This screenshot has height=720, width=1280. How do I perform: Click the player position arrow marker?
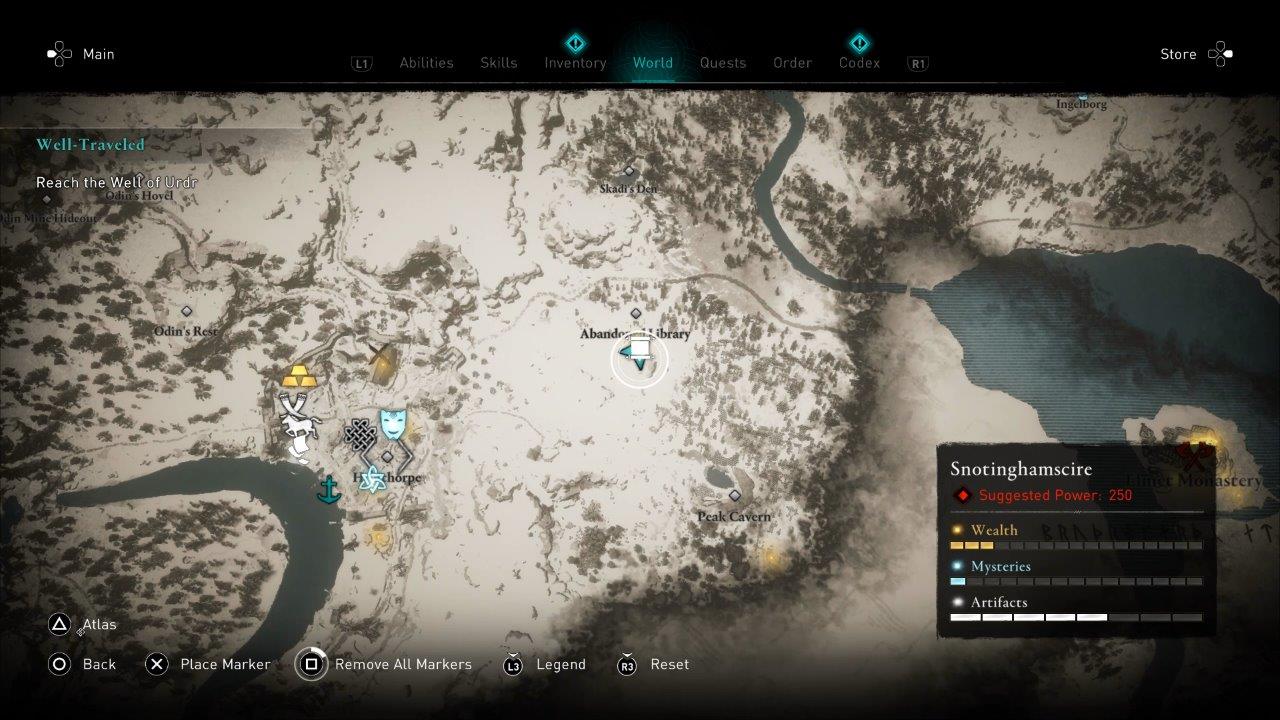tap(639, 358)
